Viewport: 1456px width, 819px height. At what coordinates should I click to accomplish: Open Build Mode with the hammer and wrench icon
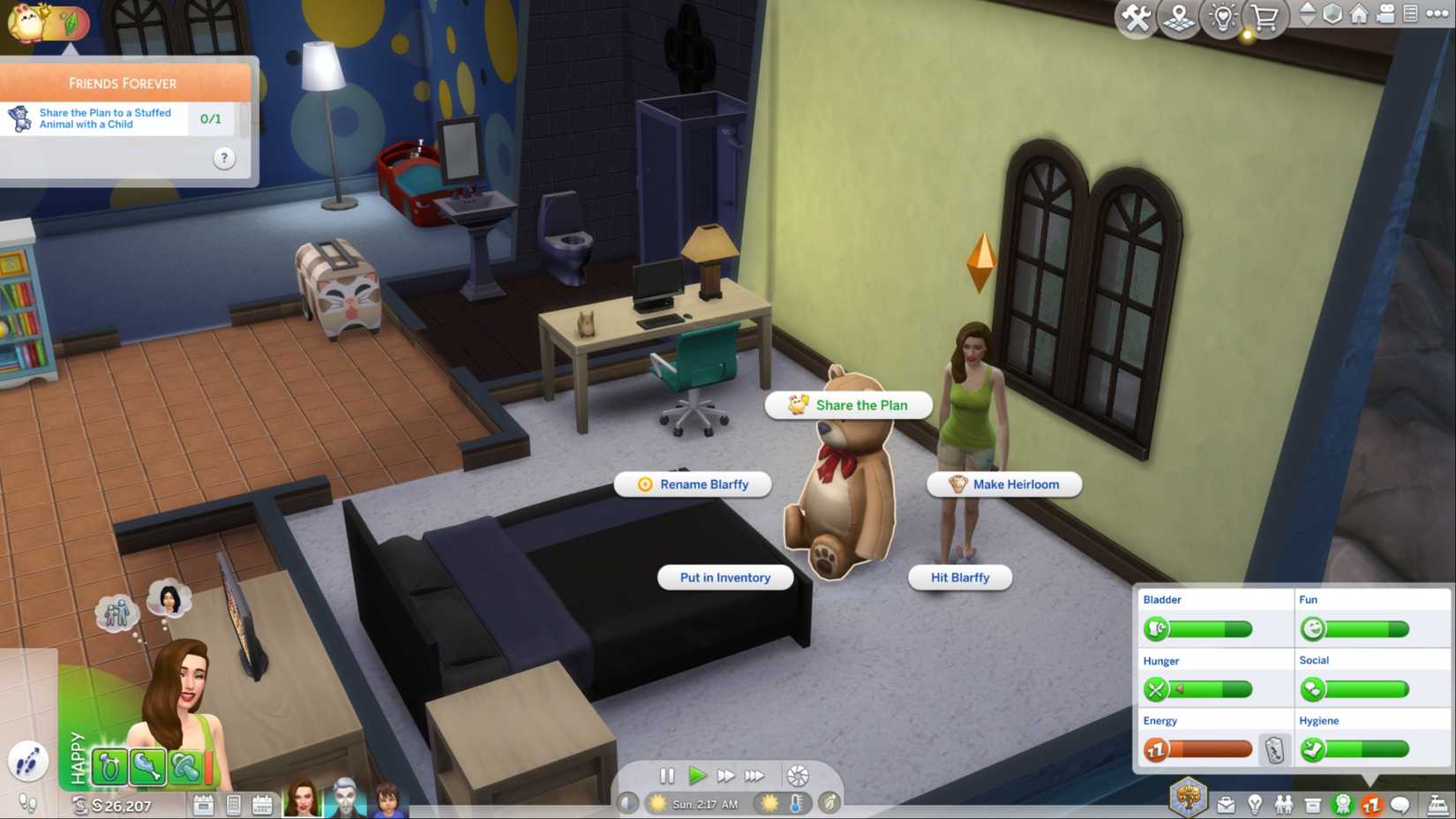tap(1135, 15)
